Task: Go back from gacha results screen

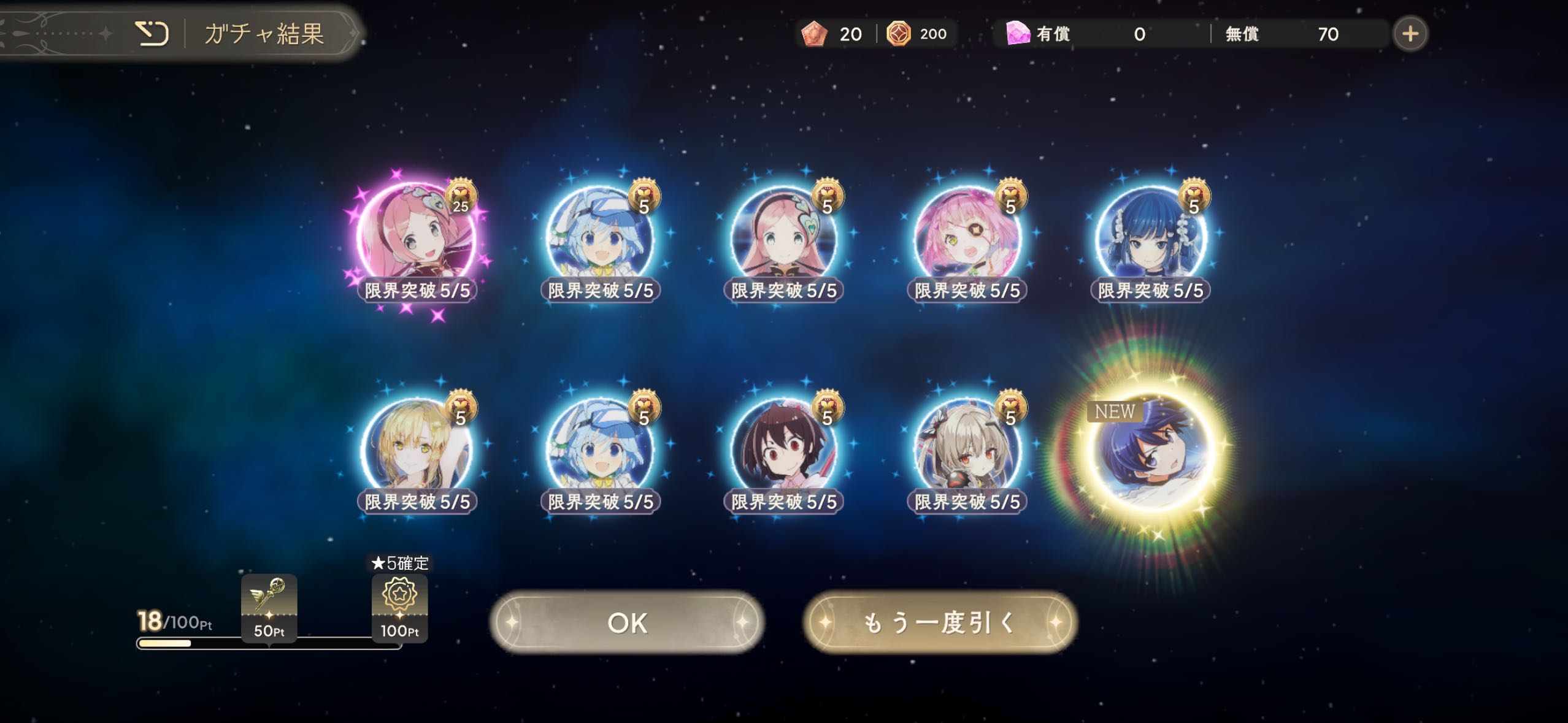Action: coord(151,33)
